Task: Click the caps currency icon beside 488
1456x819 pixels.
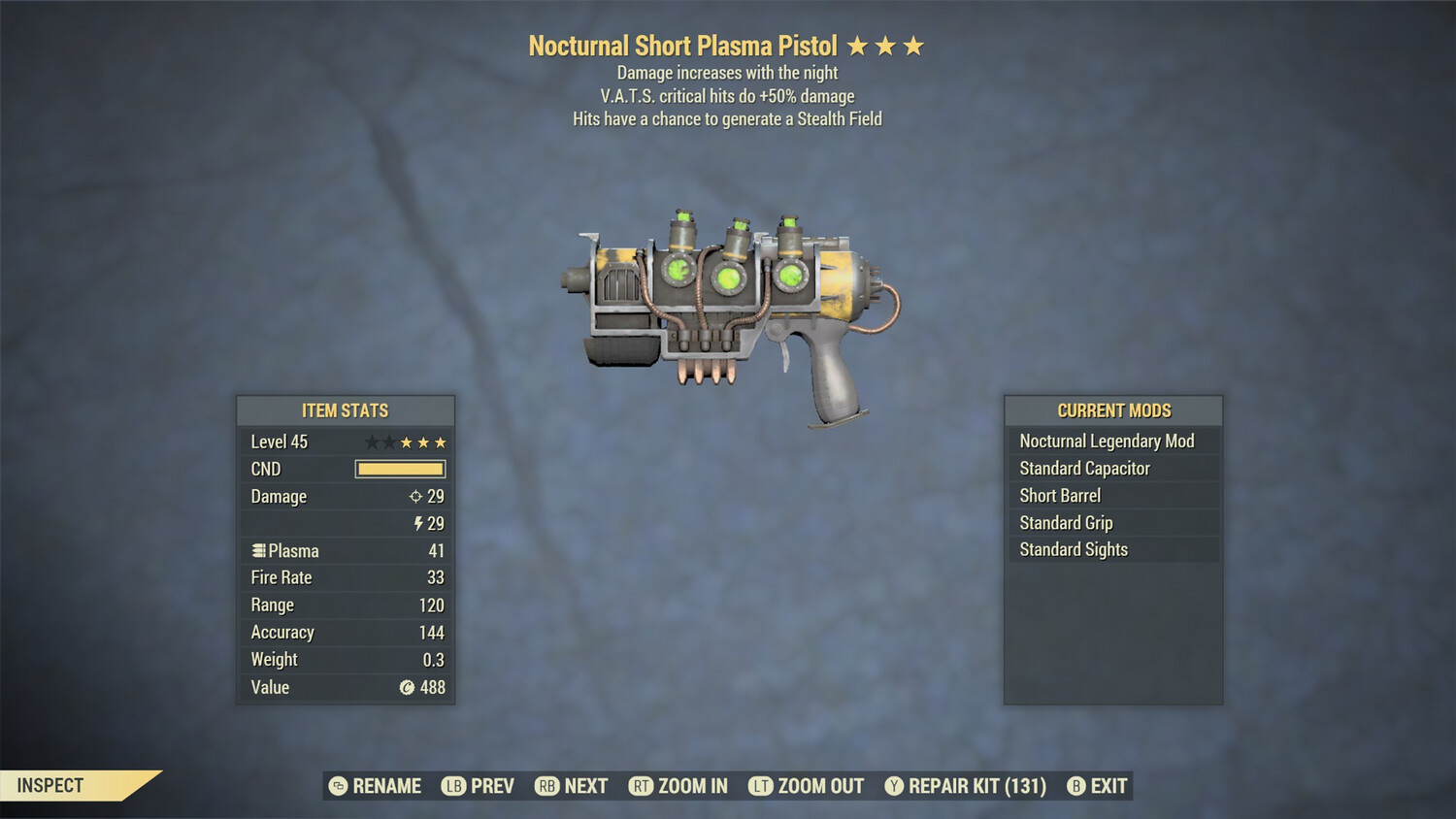Action: coord(409,687)
